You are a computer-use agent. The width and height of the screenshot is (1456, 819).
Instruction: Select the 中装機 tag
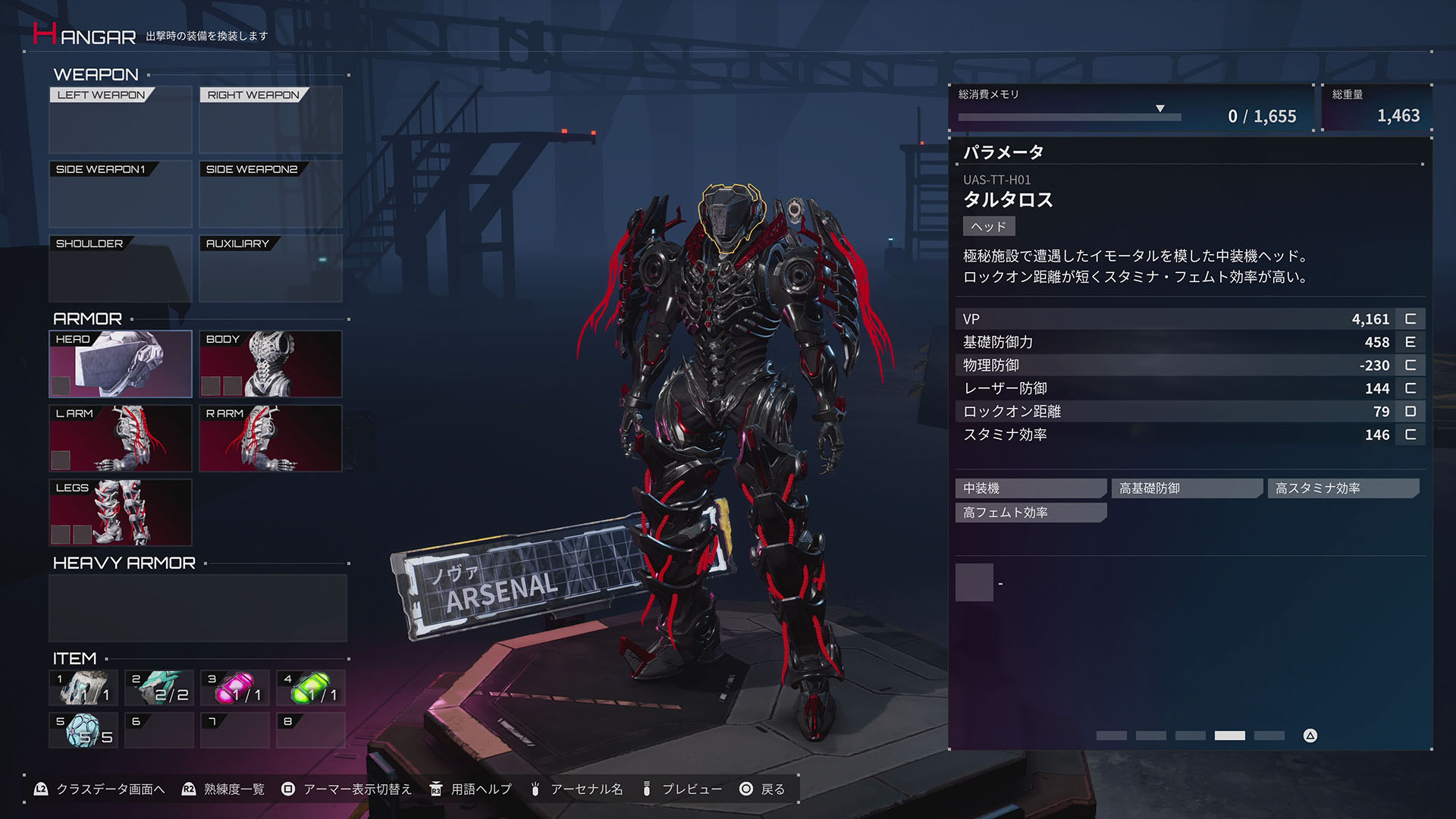click(x=1030, y=488)
